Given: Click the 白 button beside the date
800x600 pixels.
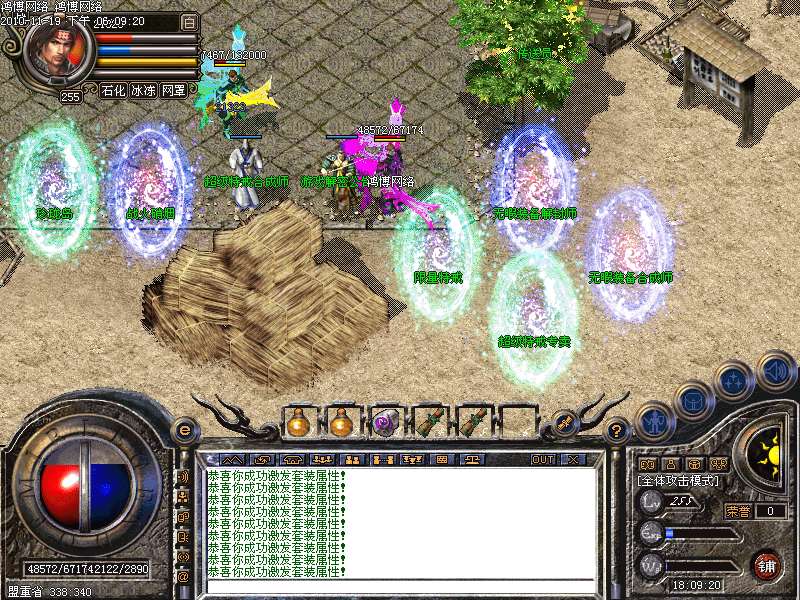Looking at the screenshot, I should tap(189, 21).
